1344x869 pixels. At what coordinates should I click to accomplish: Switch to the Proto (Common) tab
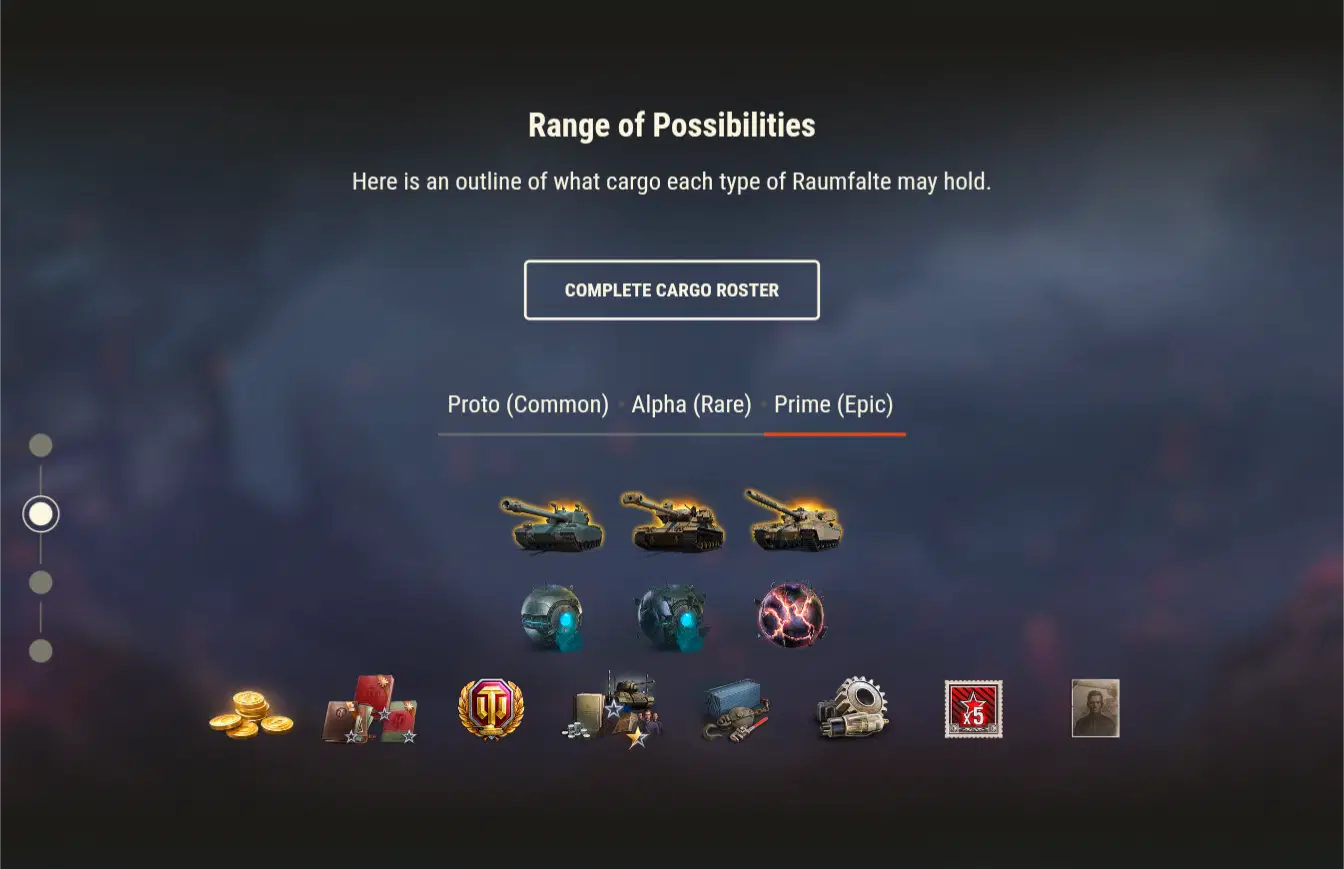(x=528, y=404)
